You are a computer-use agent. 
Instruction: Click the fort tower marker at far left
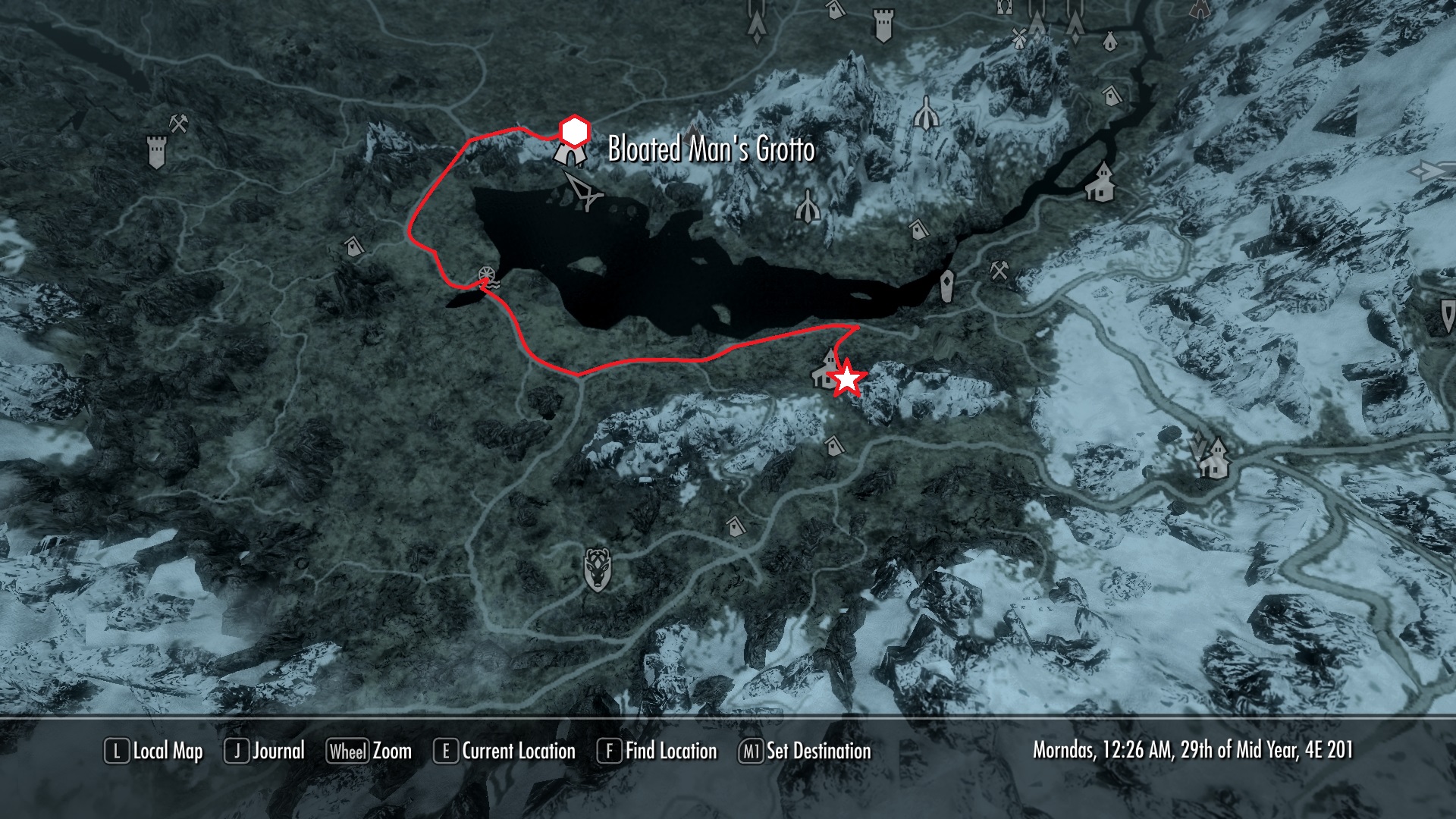click(x=157, y=152)
